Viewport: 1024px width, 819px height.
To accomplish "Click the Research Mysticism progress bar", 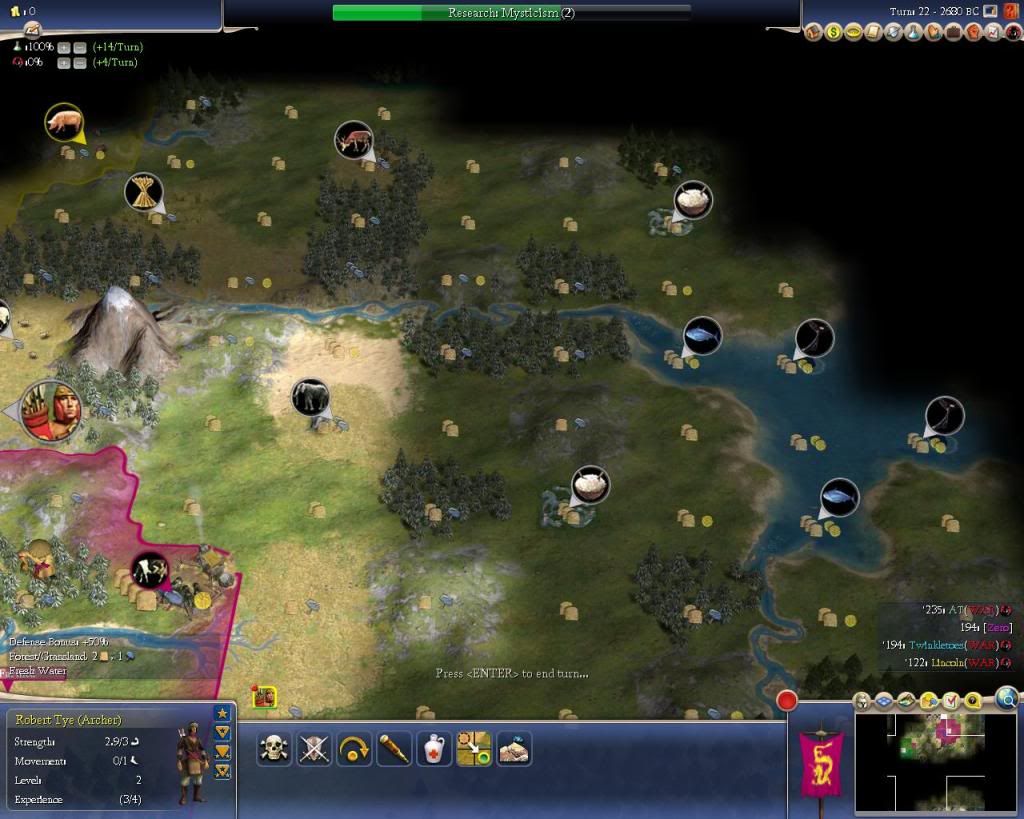I will tap(511, 13).
